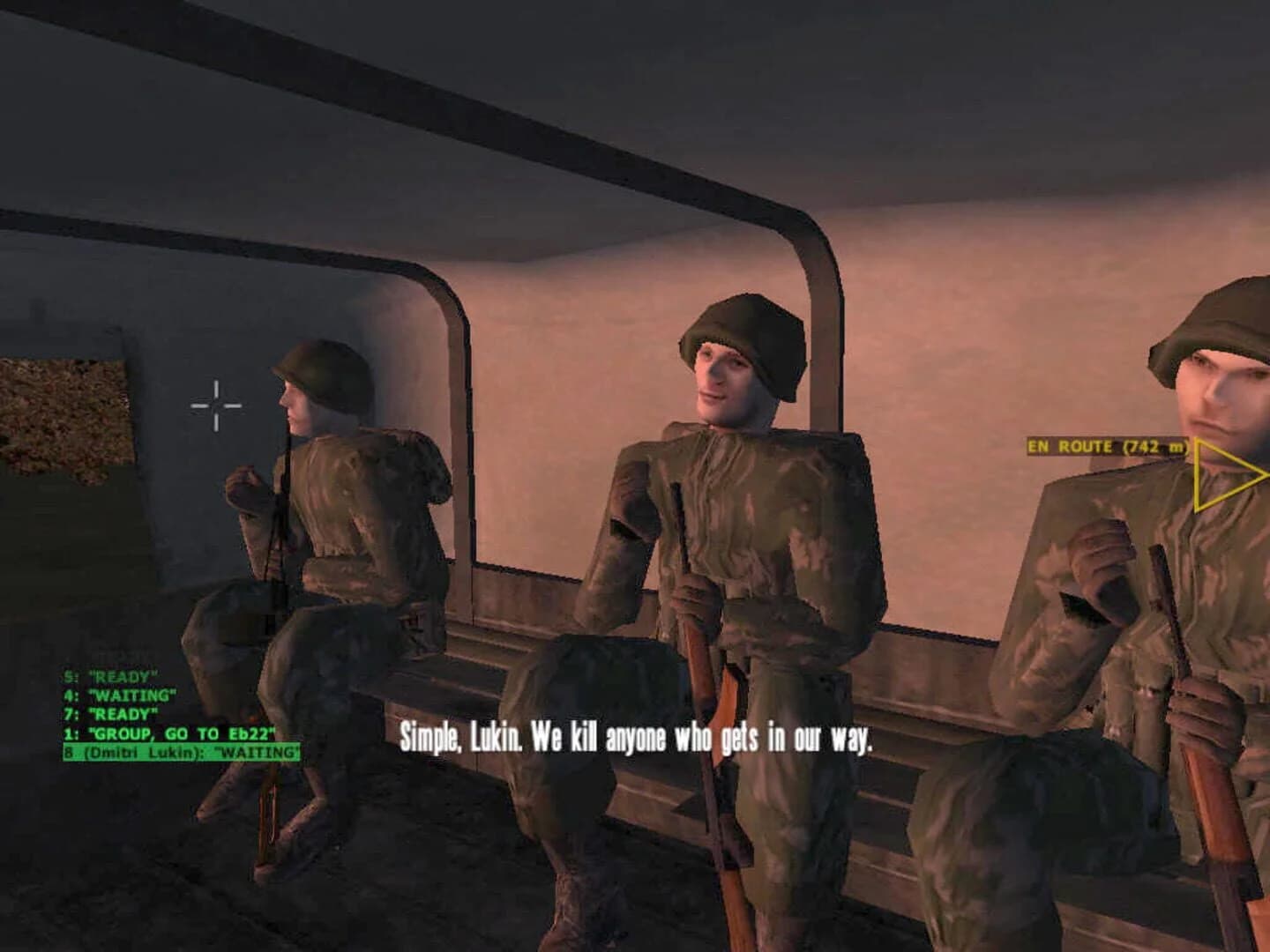Select the rifle held by the right soldier

pos(1173,705)
